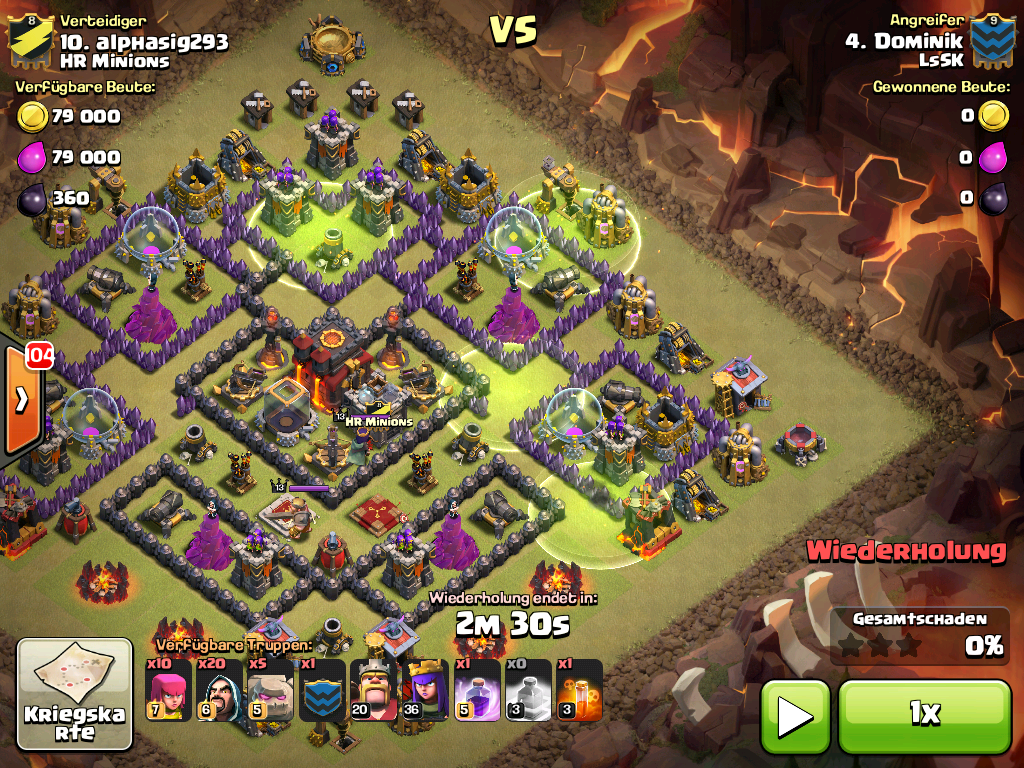Select the greyed-out spell slot marked x0
The height and width of the screenshot is (768, 1024).
click(527, 690)
